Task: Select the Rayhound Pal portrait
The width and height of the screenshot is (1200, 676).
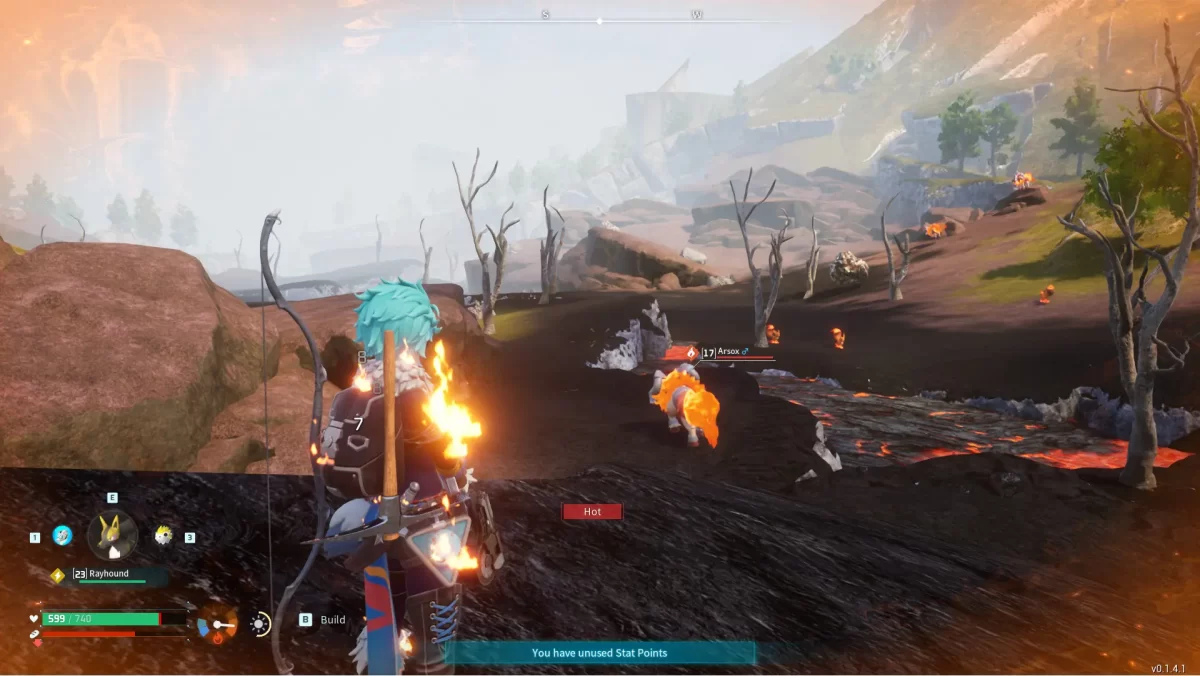Action: click(x=112, y=536)
